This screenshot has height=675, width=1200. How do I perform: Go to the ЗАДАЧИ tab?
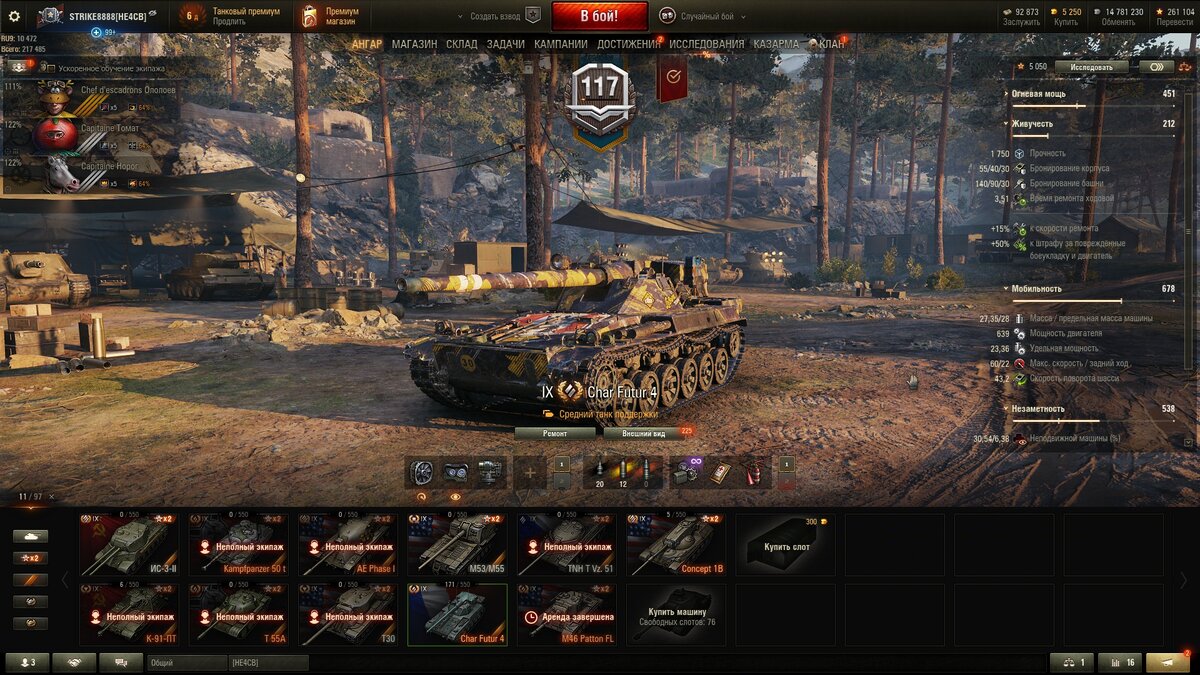(x=506, y=44)
